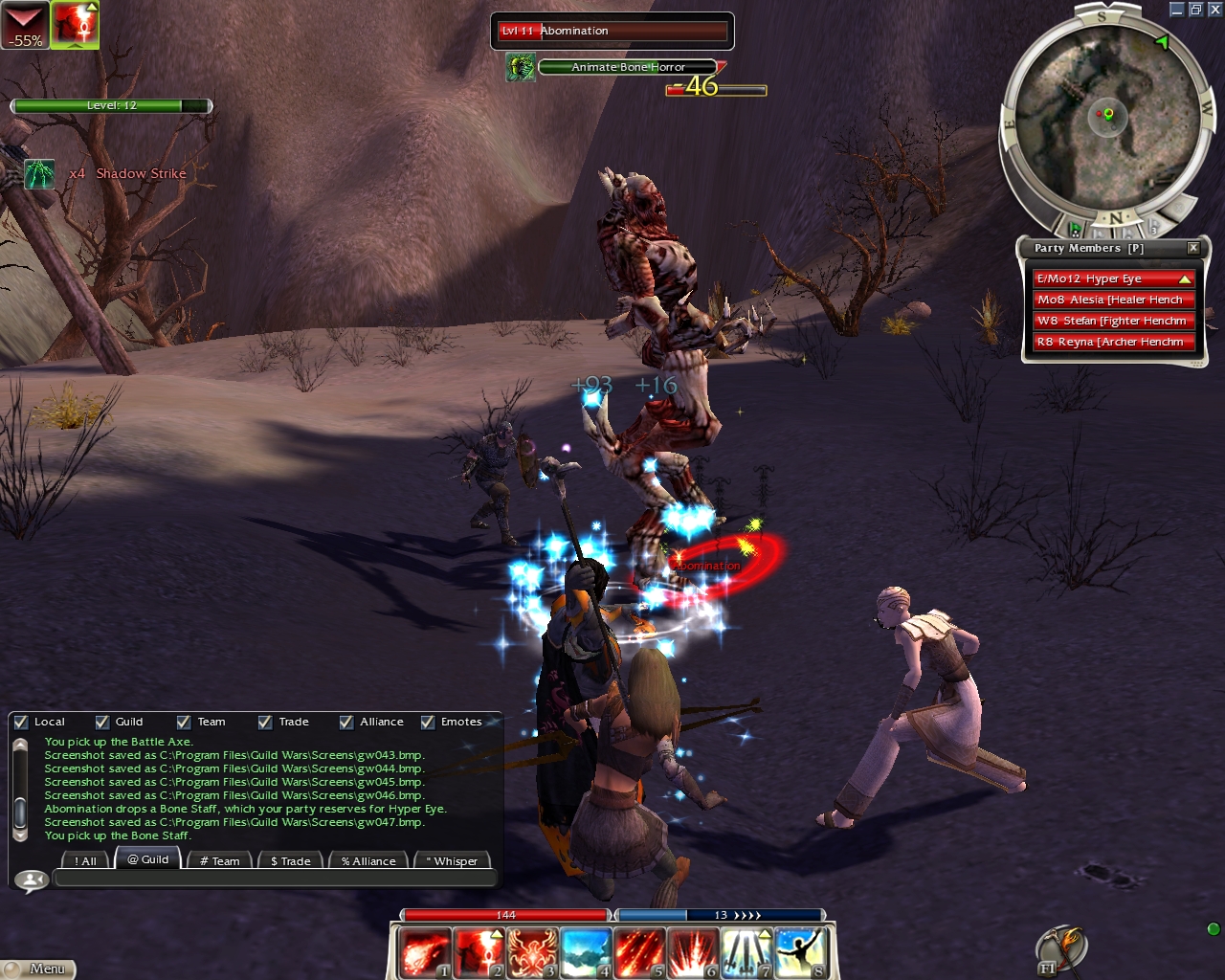Trigger the blue sky skill in slot 4
Screen dimensions: 1225x980
click(585, 952)
